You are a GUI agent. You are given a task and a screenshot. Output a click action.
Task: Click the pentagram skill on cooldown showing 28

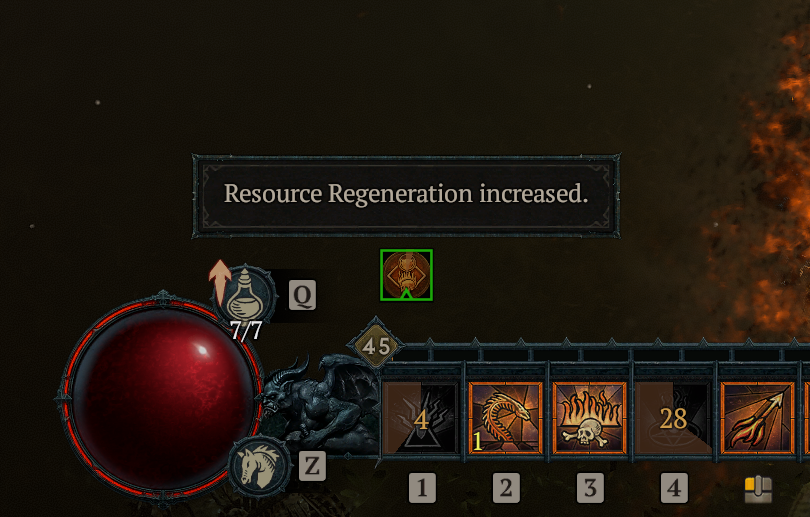coord(674,419)
